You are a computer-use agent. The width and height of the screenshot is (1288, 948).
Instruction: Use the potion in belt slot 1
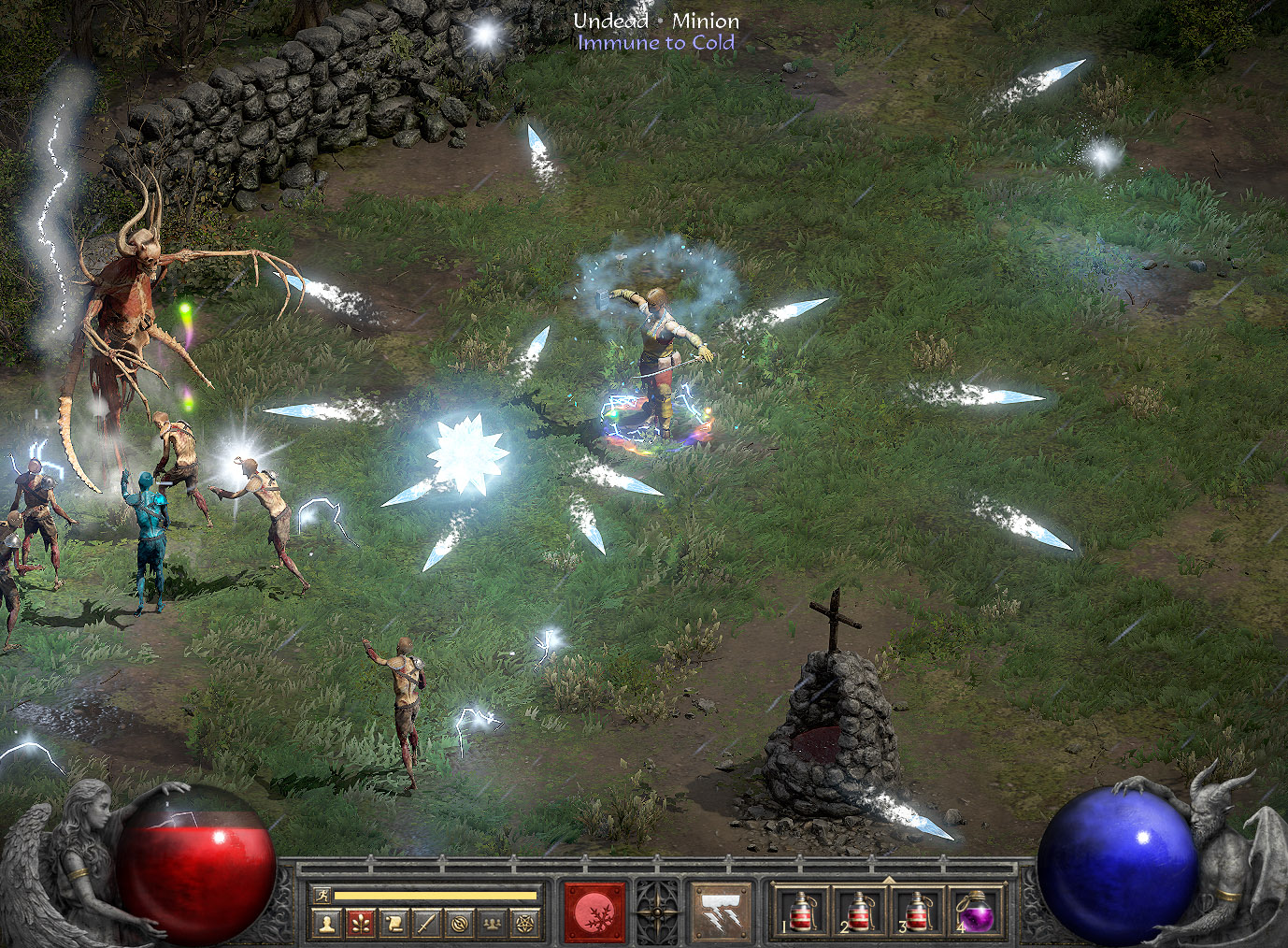click(x=802, y=912)
